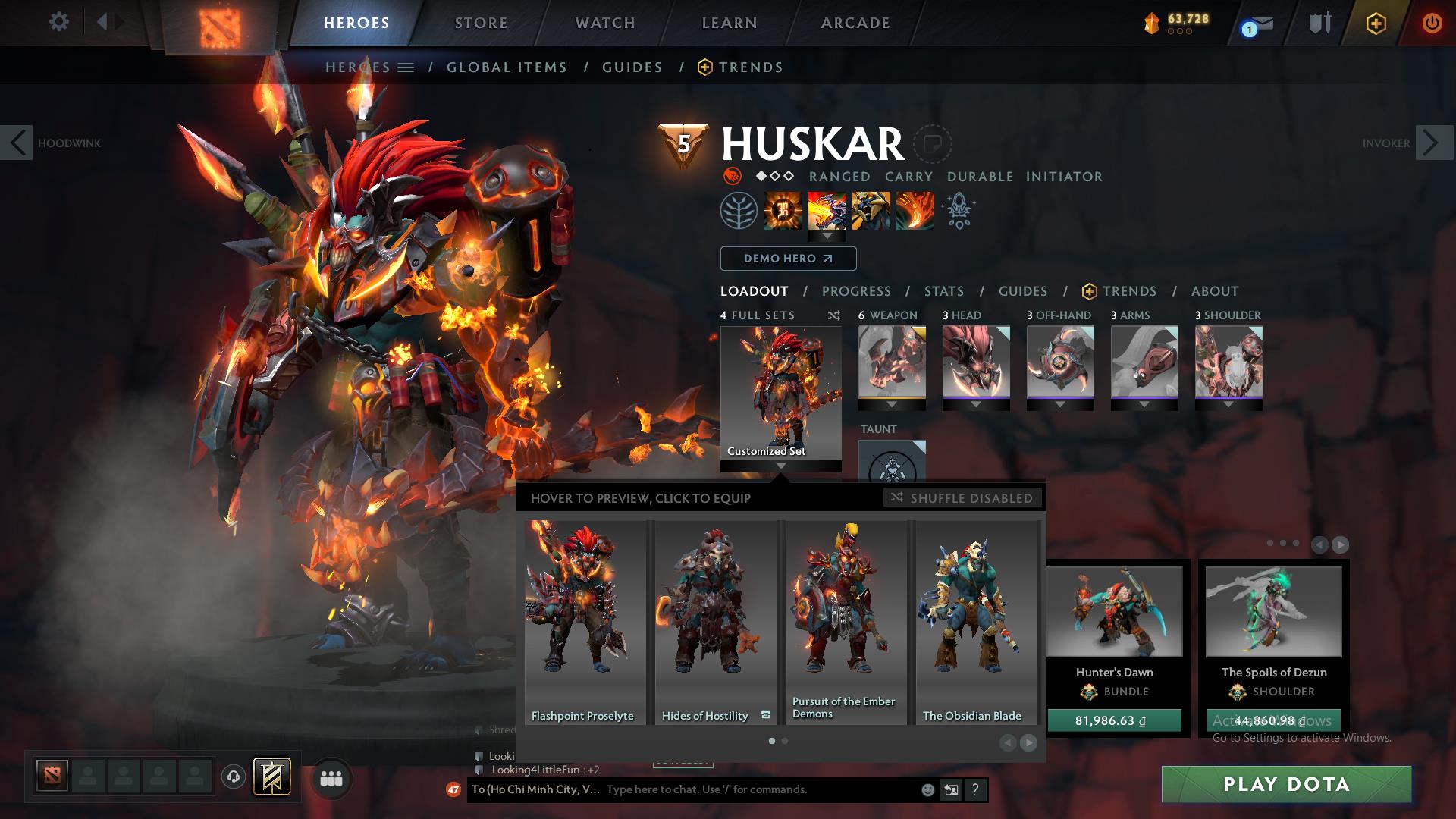1456x819 pixels.
Task: Select Huskar's Burning Spear ability icon
Action: (x=827, y=211)
